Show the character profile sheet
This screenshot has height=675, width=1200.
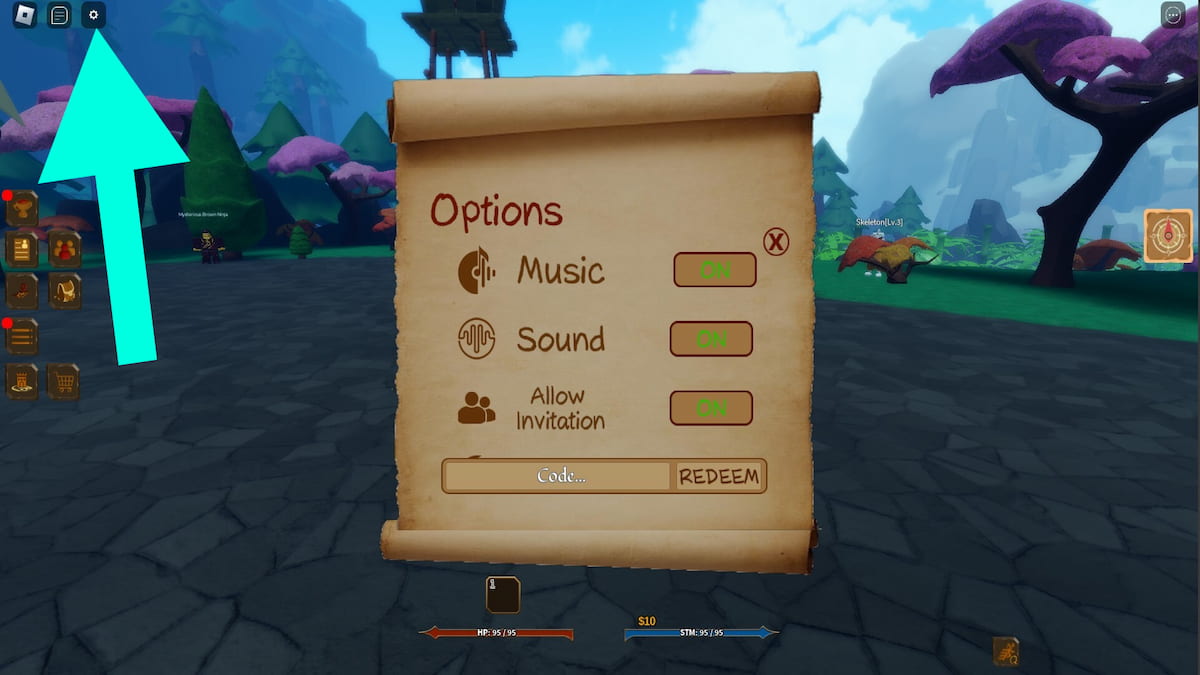(22, 249)
